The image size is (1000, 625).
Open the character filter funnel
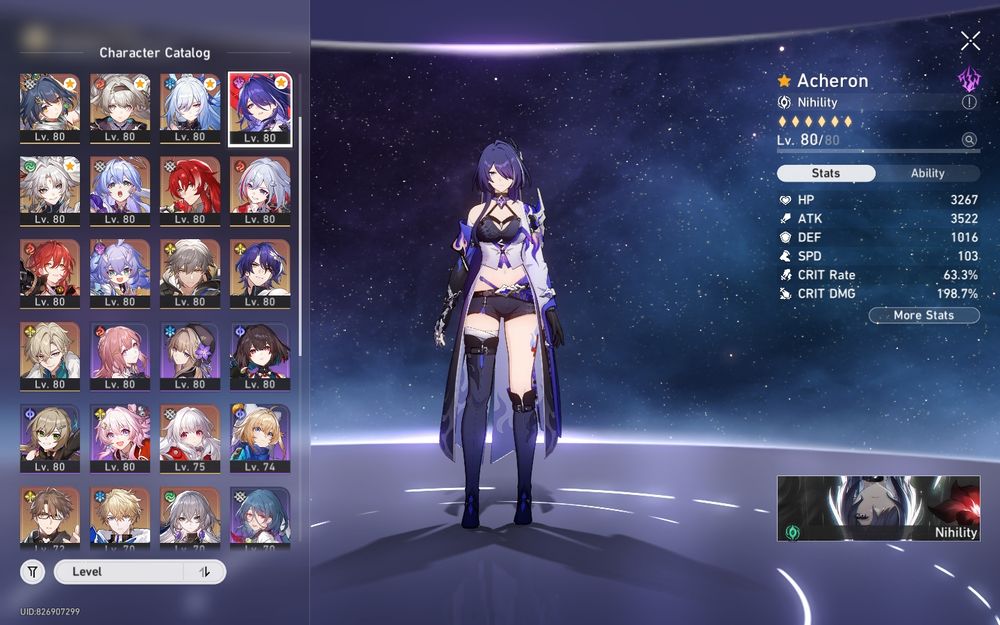(32, 572)
